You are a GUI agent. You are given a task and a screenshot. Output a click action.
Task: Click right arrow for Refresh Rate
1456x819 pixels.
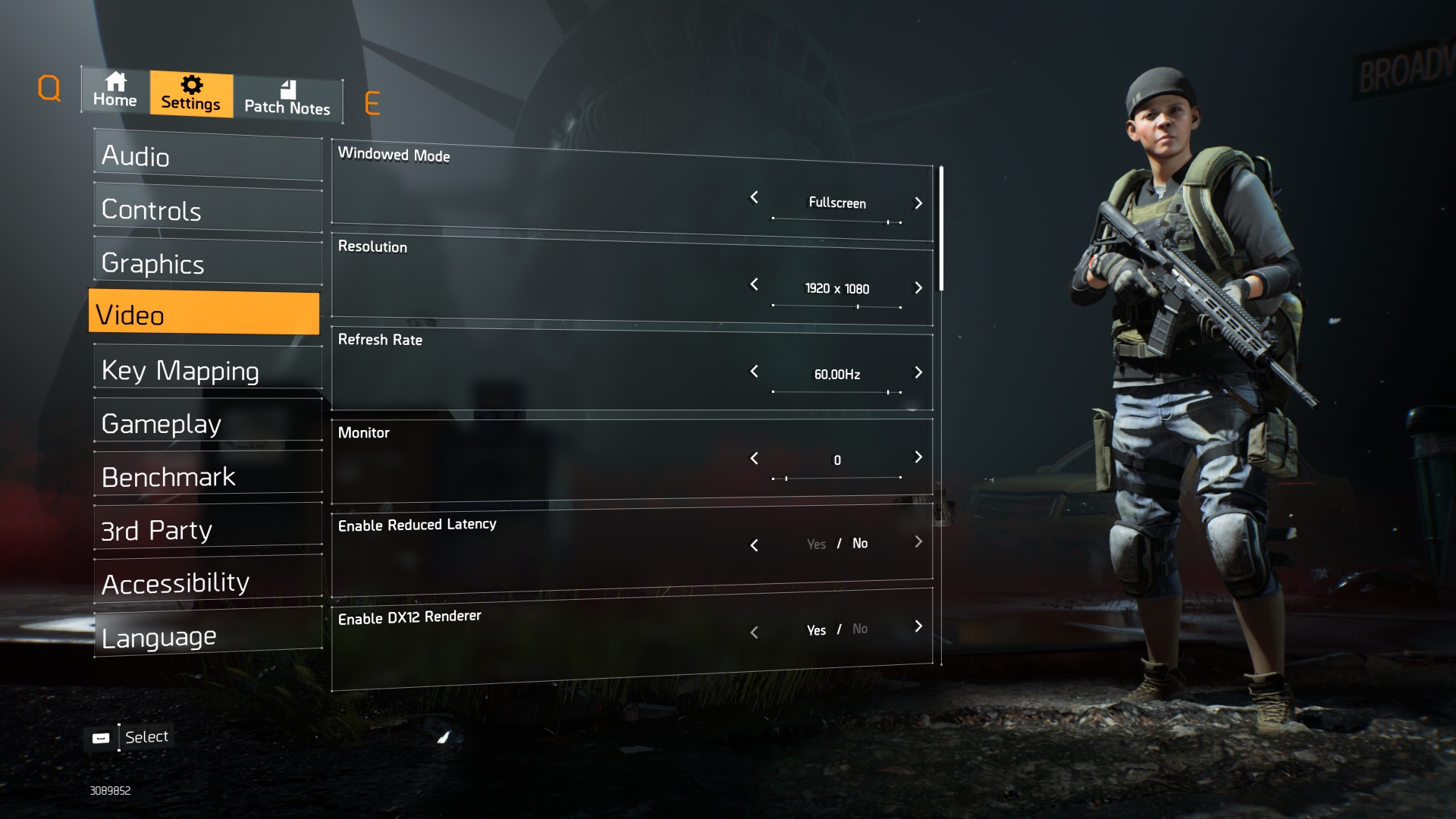click(918, 372)
